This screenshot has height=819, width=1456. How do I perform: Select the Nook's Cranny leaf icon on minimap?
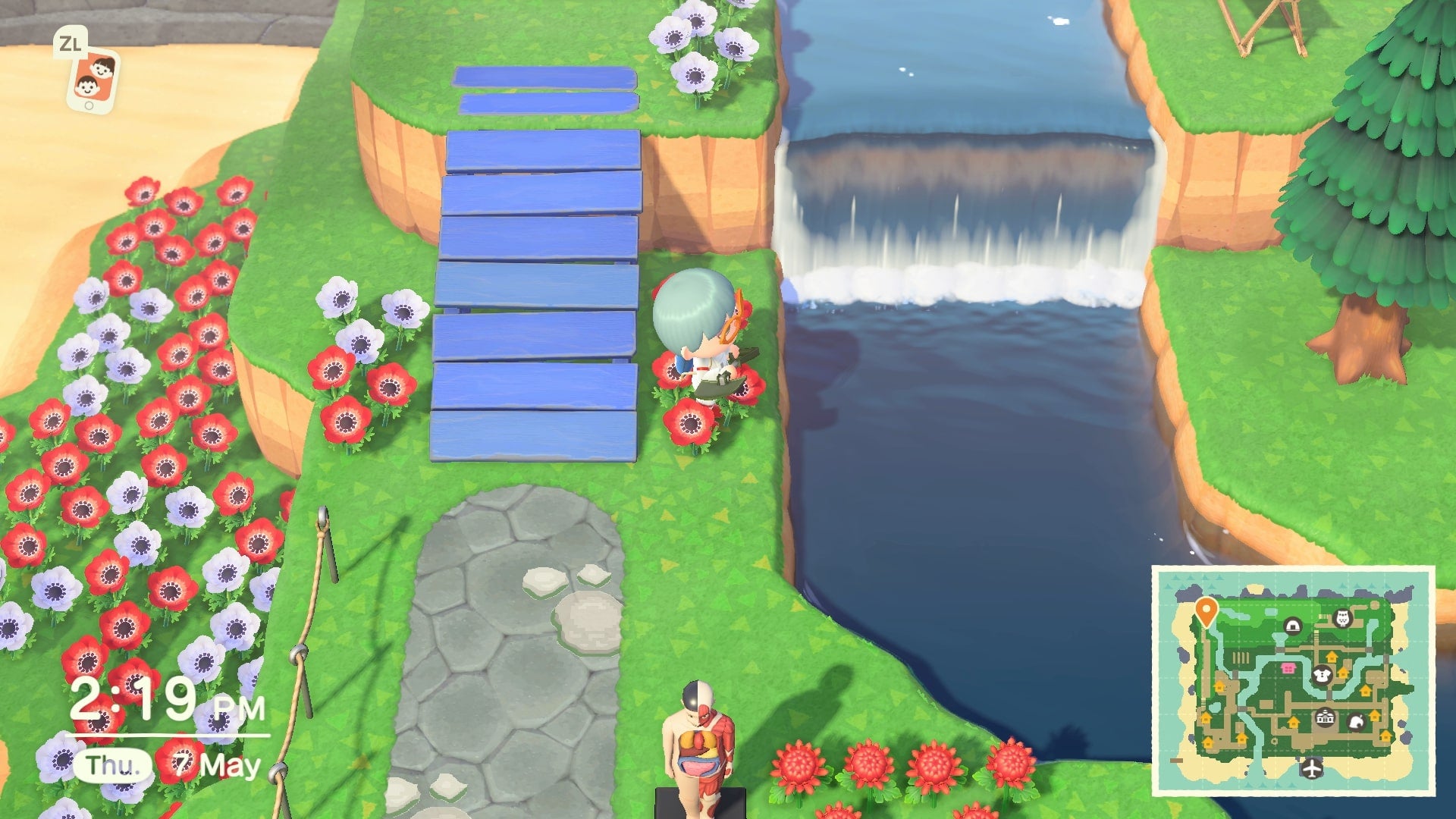(x=1356, y=723)
